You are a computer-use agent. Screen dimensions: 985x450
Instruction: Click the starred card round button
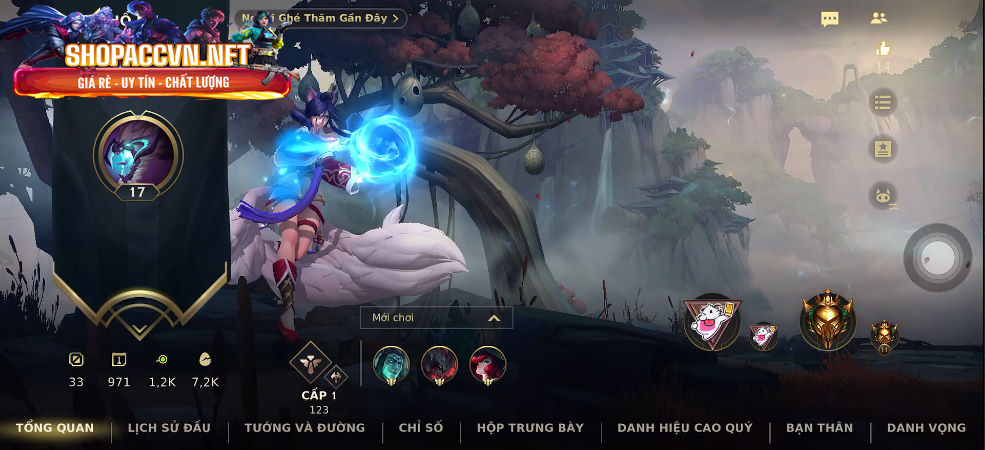(882, 149)
